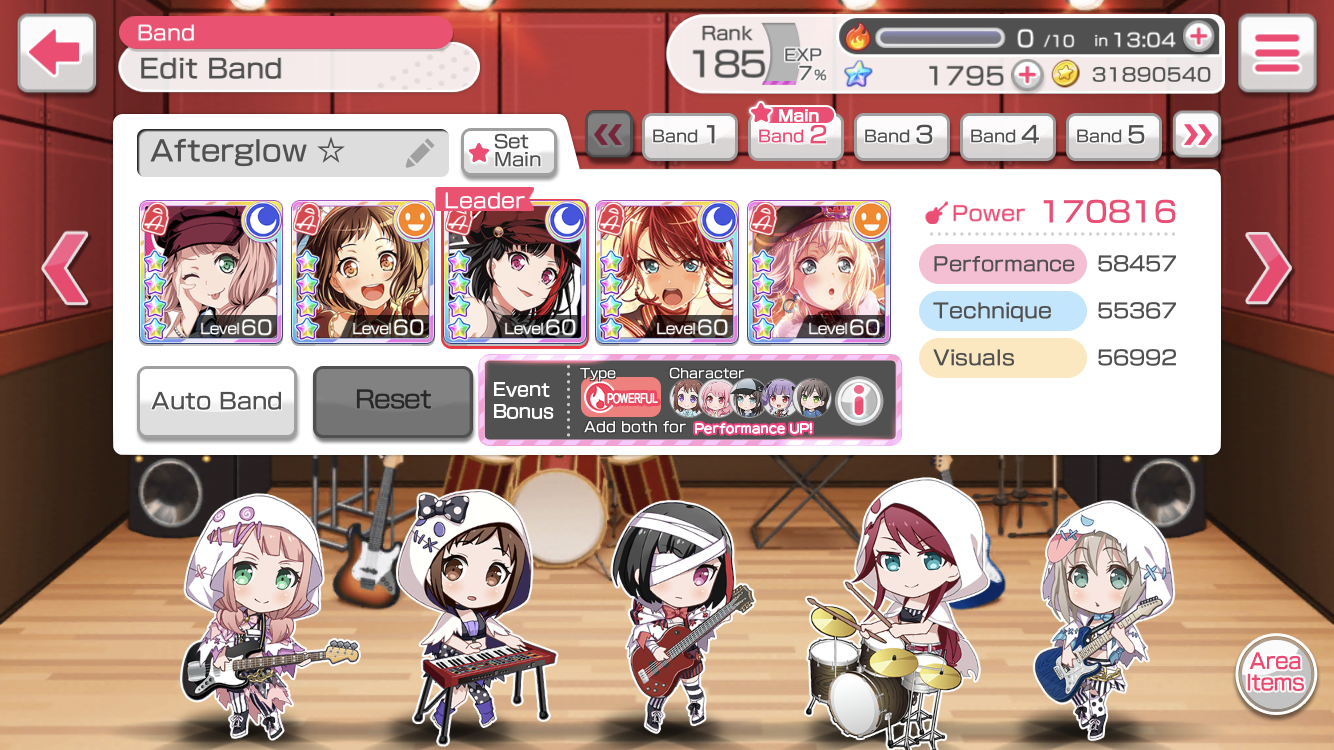This screenshot has height=750, width=1334.
Task: Go to the next band with the right arrow
Action: (x=1266, y=267)
